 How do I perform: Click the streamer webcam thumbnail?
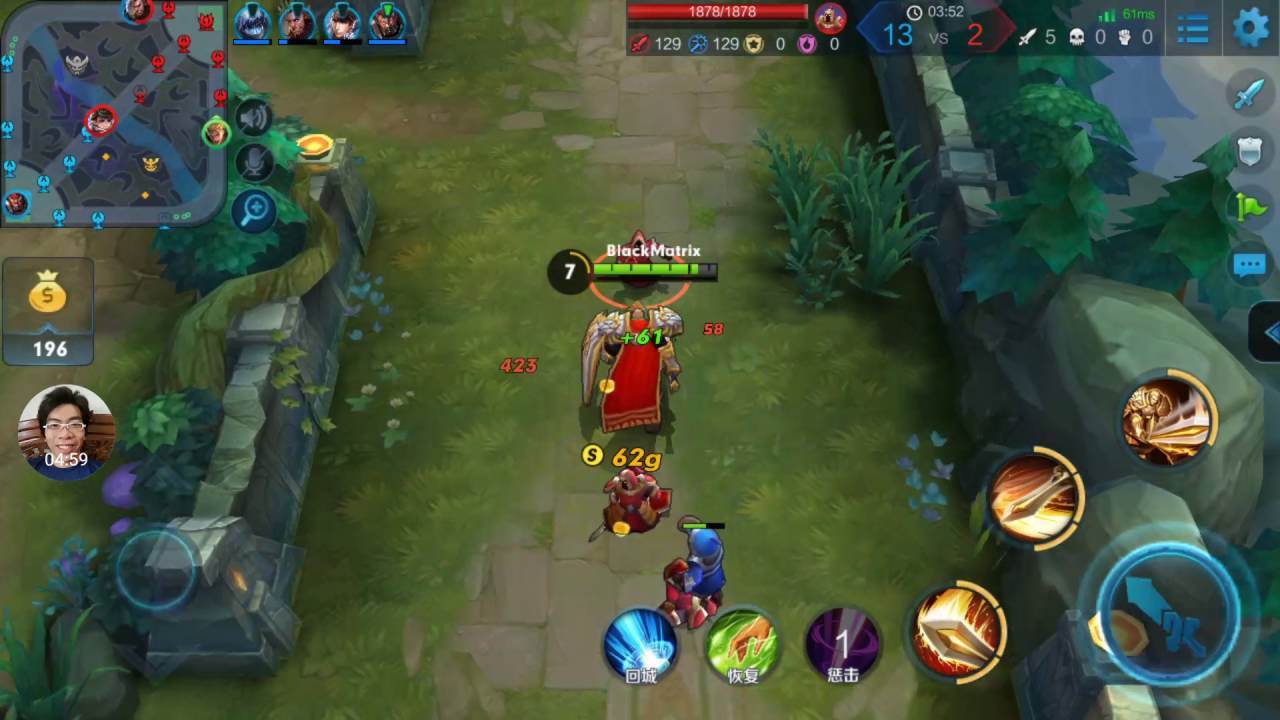point(66,432)
